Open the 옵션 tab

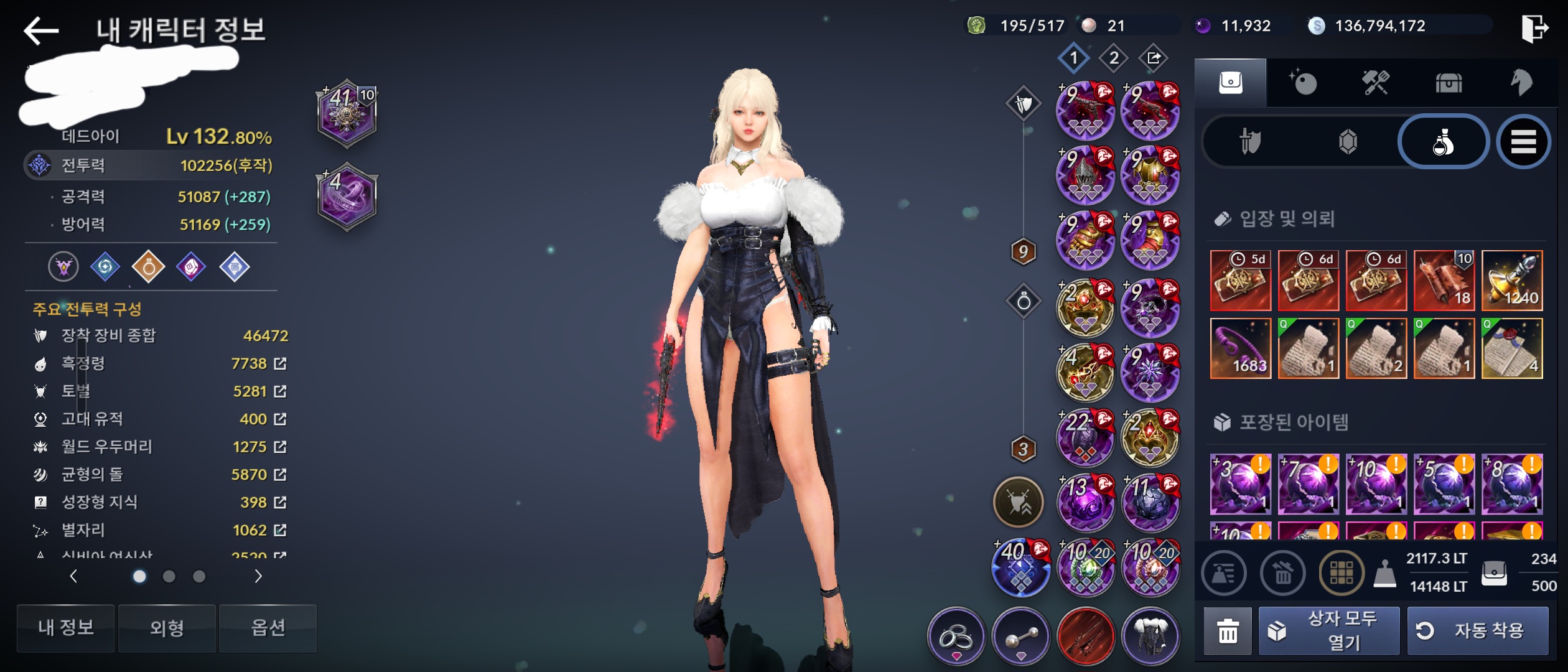268,628
